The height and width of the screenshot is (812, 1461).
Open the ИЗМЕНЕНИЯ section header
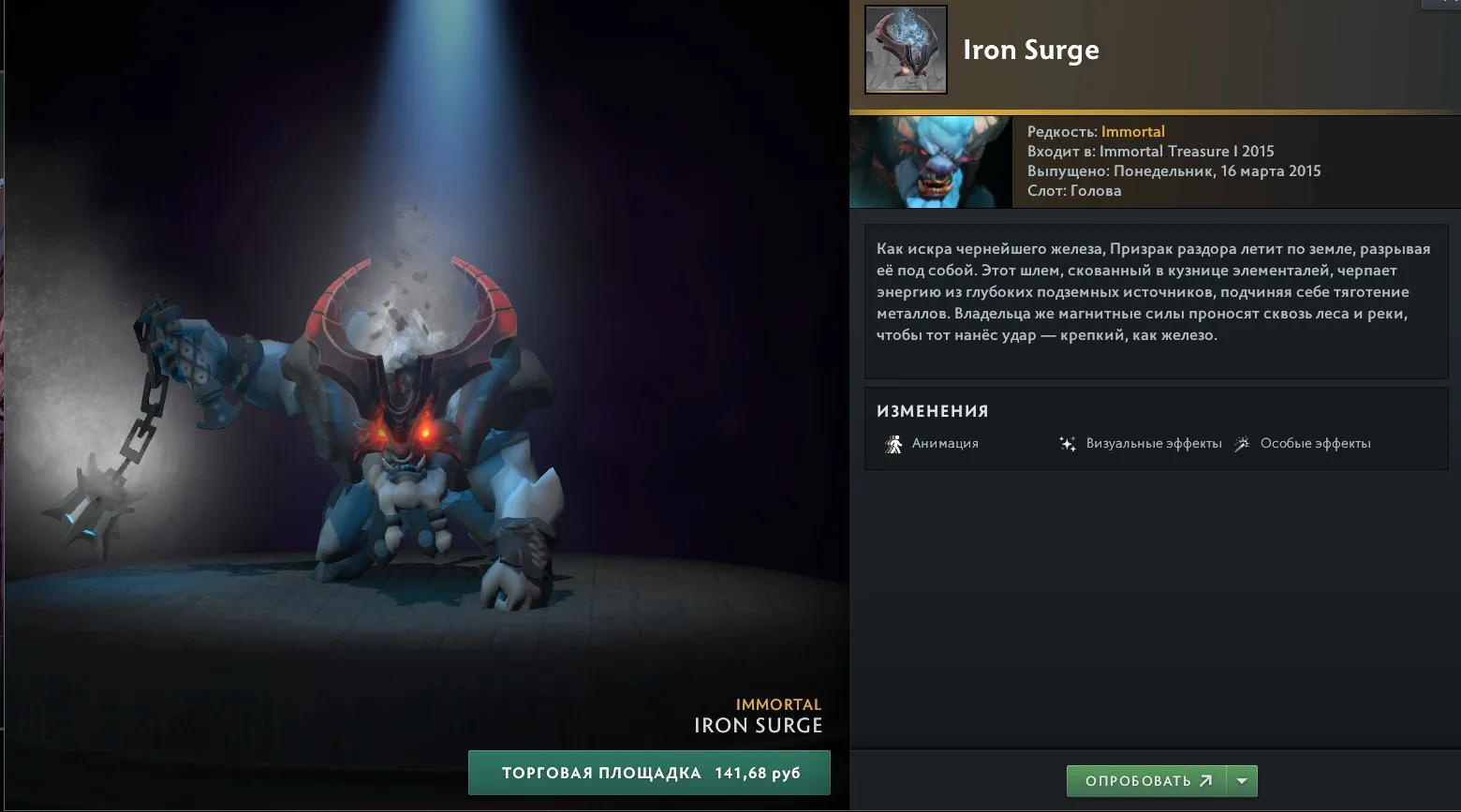pyautogui.click(x=932, y=410)
